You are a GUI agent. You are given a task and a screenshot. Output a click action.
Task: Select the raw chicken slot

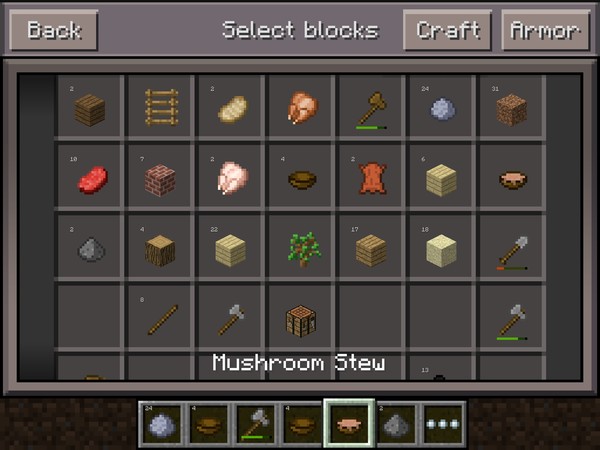[231, 178]
